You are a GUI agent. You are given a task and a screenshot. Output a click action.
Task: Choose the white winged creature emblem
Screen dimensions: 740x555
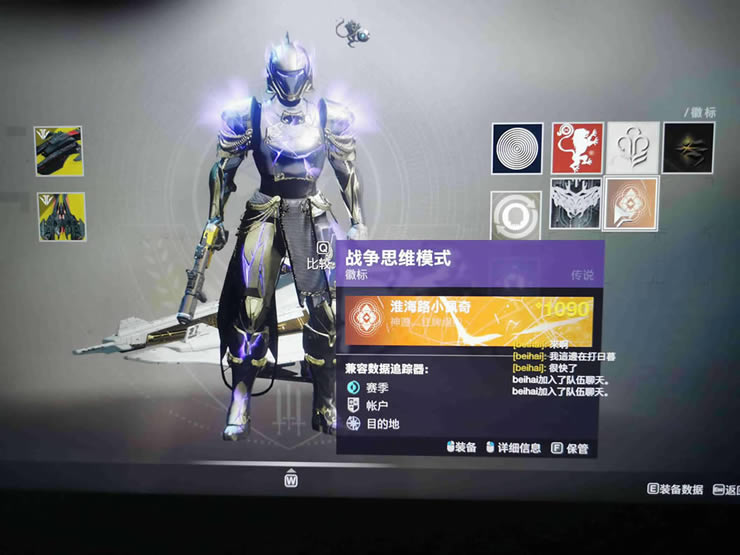pyautogui.click(x=576, y=204)
